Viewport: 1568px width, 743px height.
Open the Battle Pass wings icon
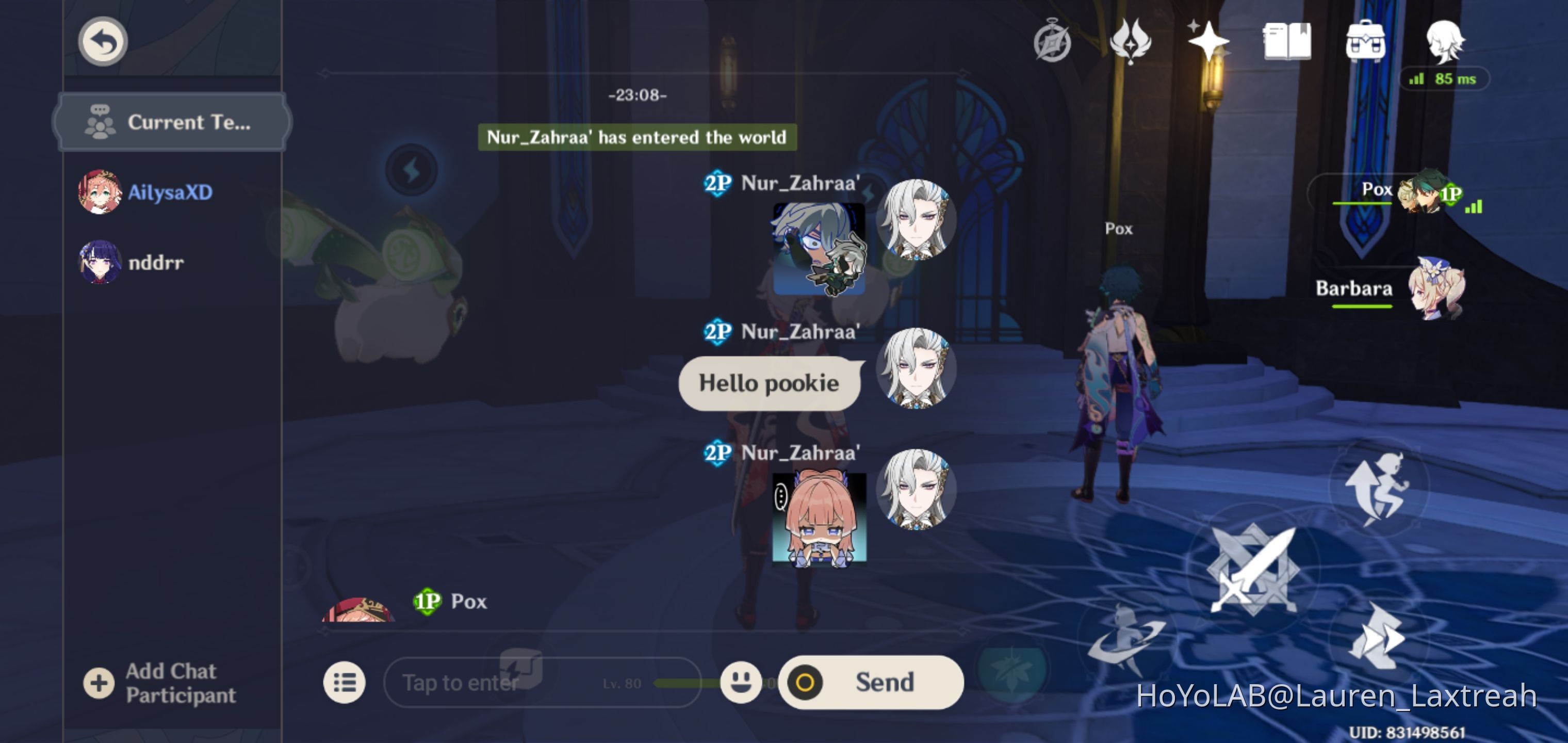(1132, 41)
